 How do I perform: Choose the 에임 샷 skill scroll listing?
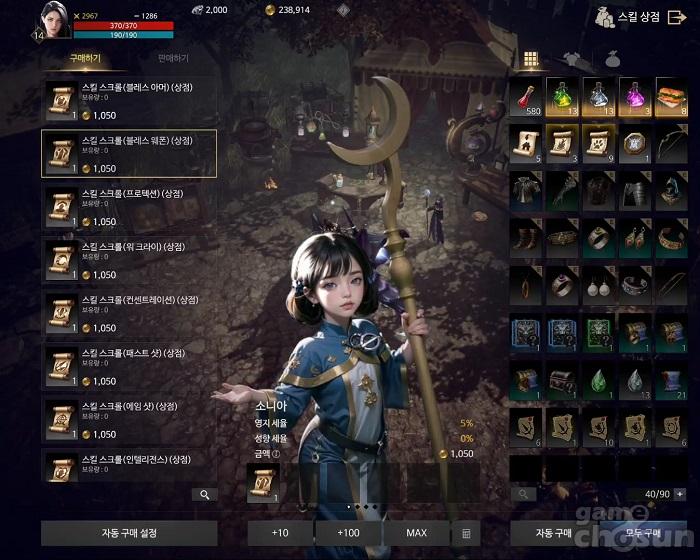click(129, 420)
